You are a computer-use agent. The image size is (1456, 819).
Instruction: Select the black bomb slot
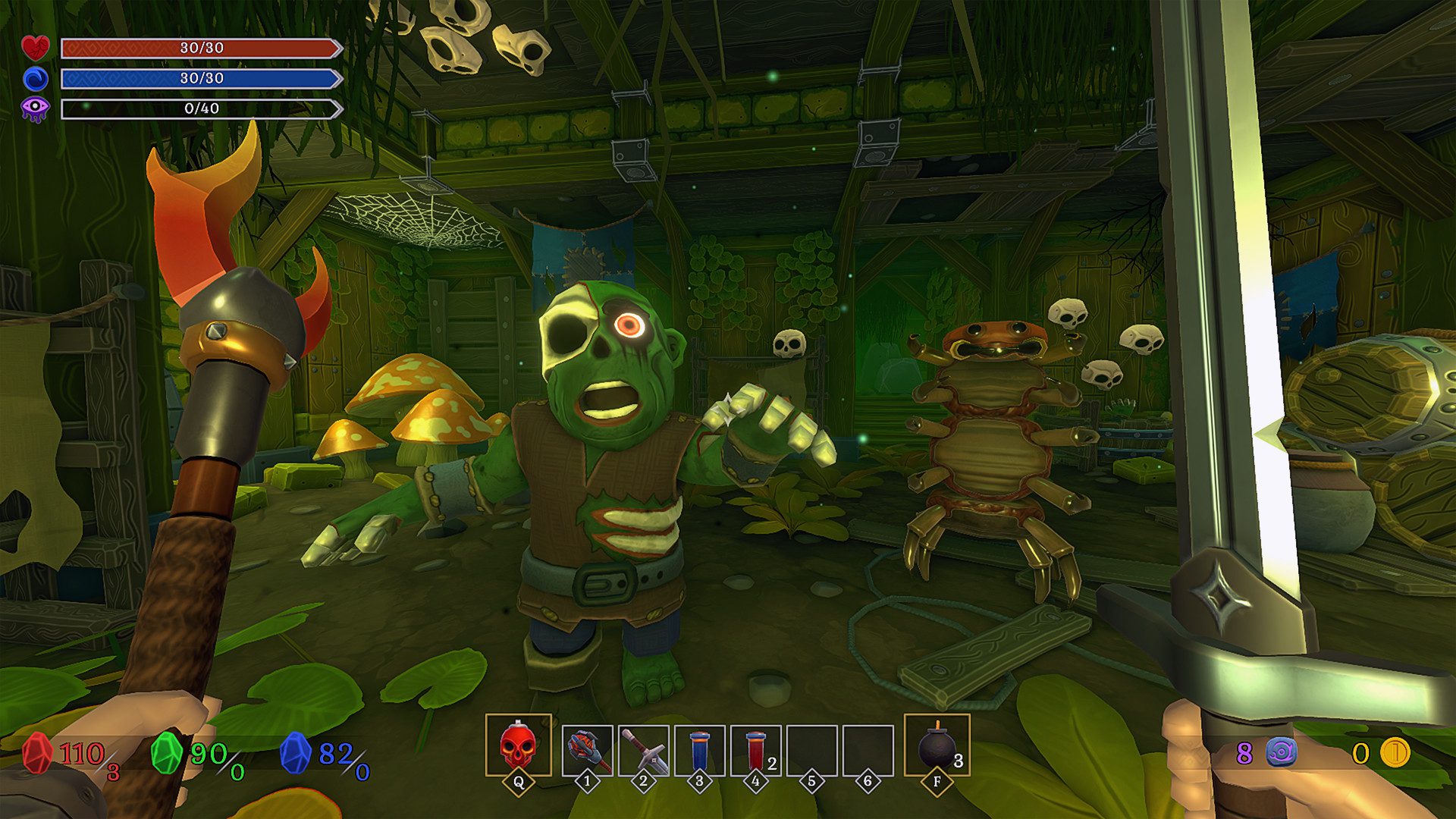(937, 745)
